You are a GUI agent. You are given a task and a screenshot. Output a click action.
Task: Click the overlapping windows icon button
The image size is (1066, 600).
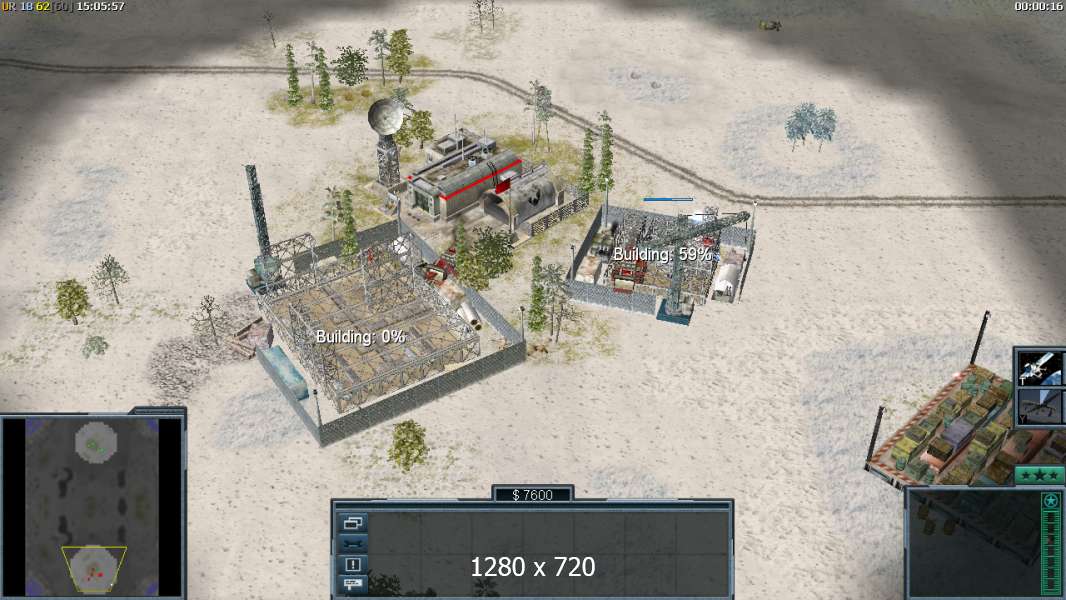(354, 523)
